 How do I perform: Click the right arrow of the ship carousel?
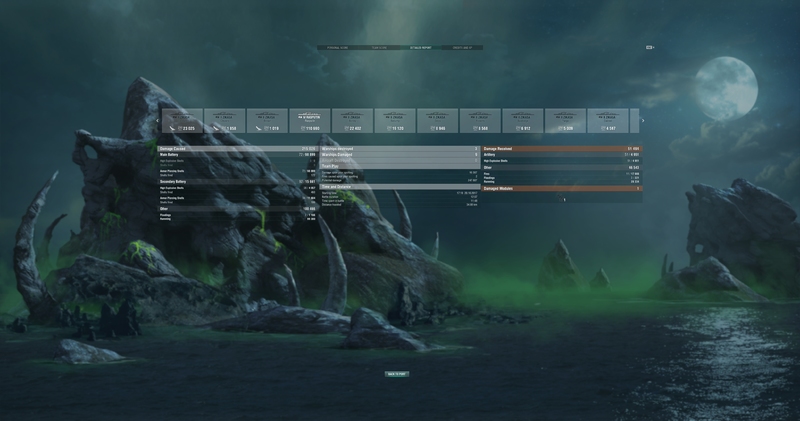pos(642,121)
